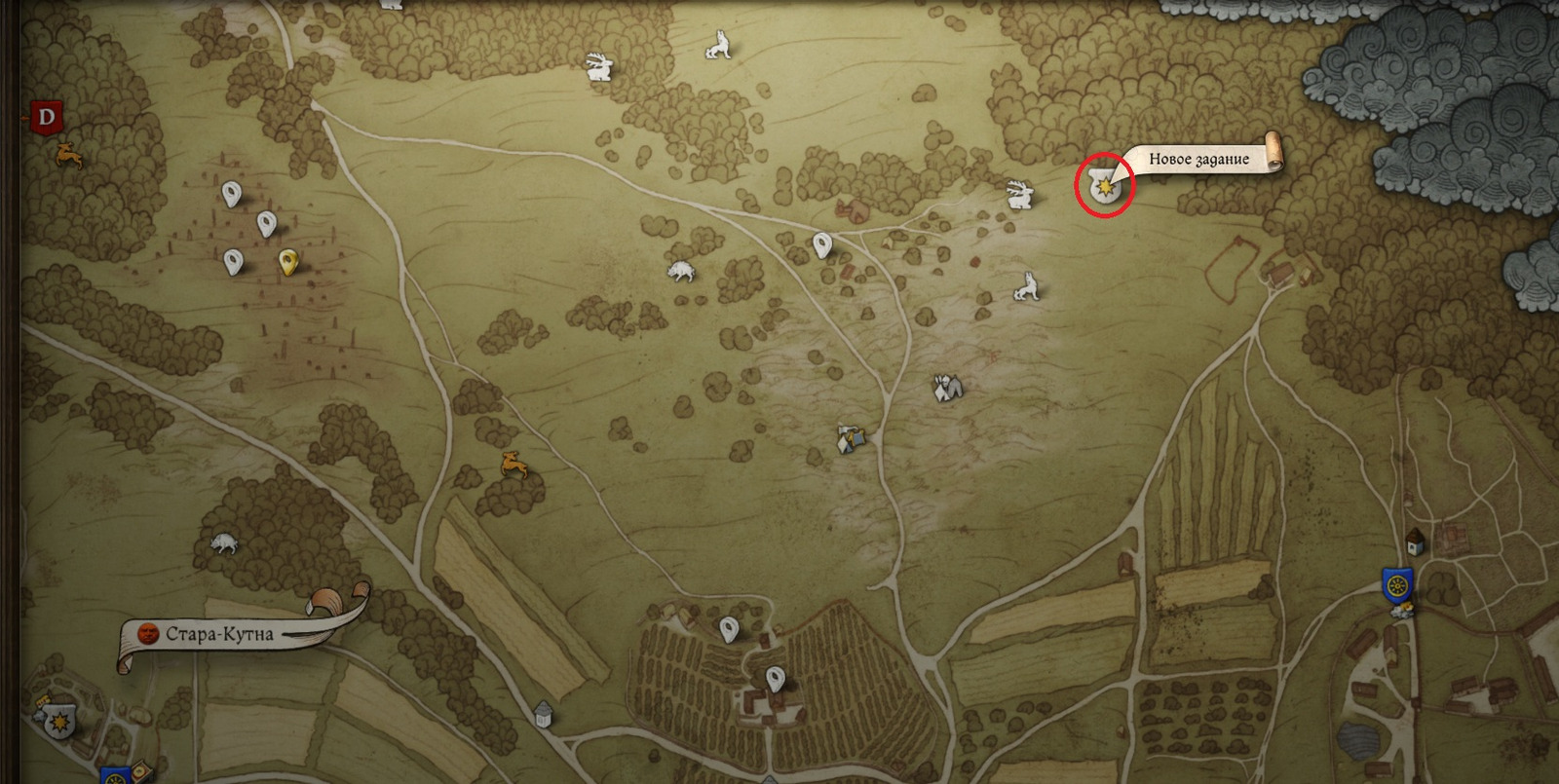Select the grey tent camp marker
Viewport: 1559px width, 784px height.
point(947,388)
